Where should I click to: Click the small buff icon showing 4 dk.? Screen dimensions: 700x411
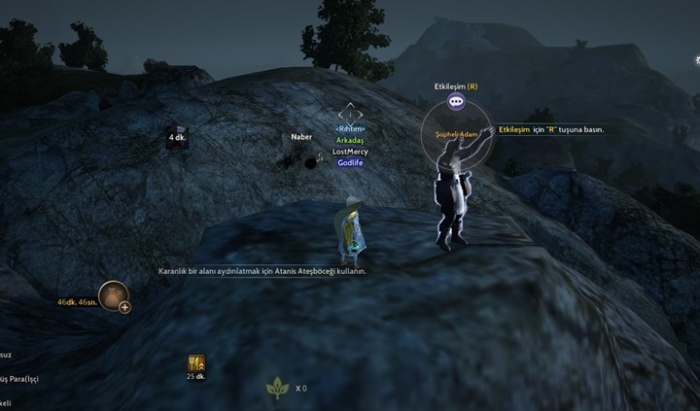click(x=177, y=131)
